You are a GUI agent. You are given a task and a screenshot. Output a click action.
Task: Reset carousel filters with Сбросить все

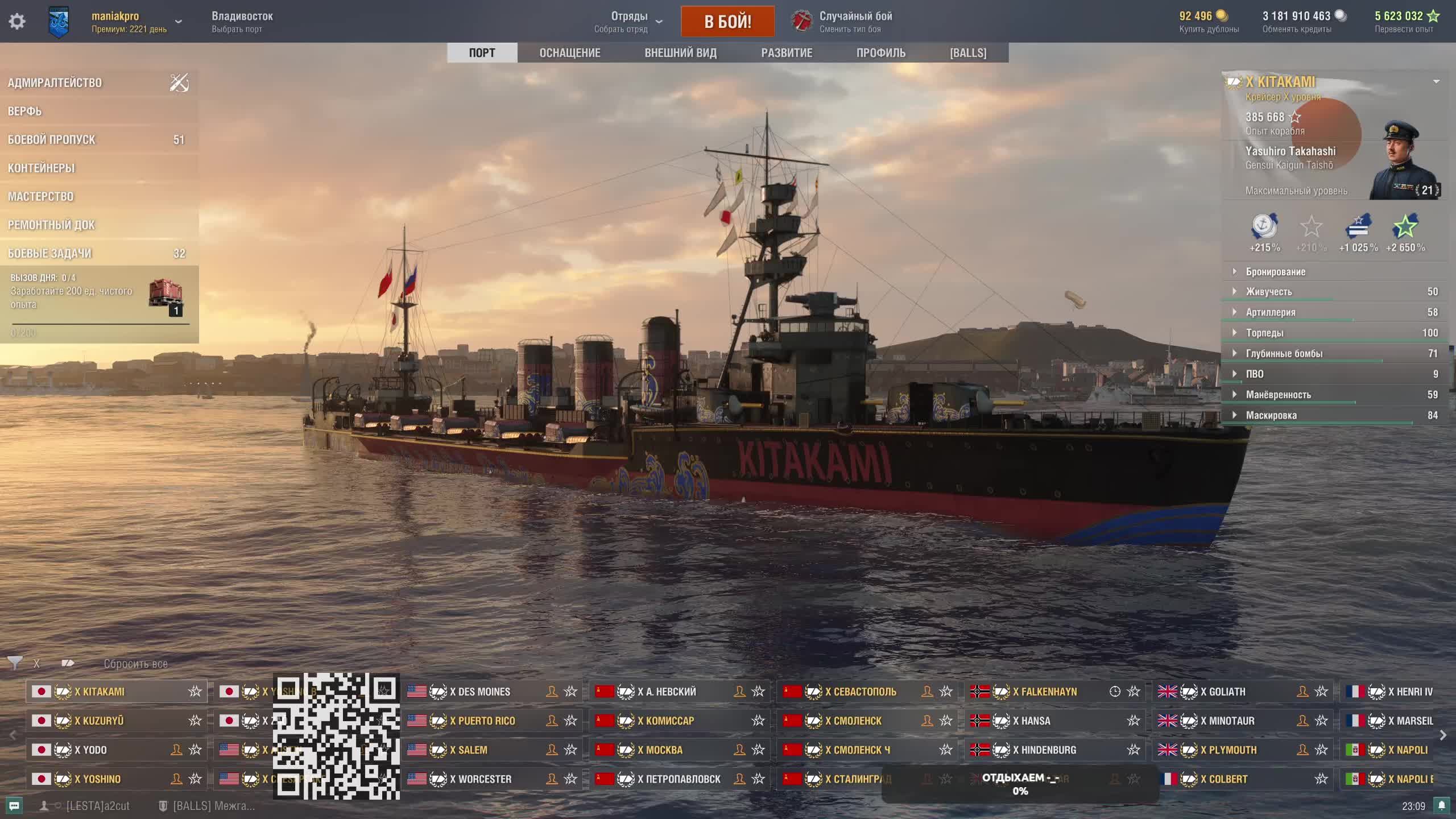point(135,664)
